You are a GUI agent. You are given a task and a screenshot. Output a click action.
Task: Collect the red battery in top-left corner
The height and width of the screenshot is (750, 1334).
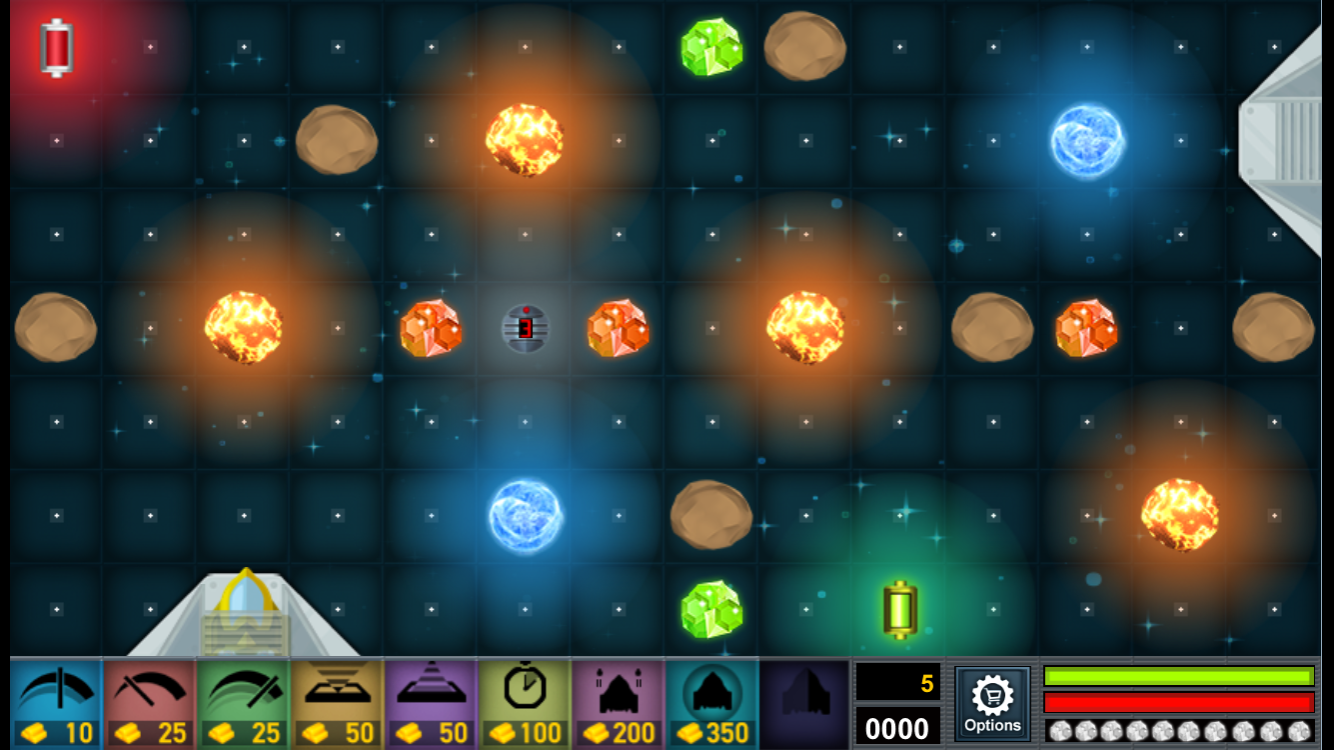click(x=54, y=46)
